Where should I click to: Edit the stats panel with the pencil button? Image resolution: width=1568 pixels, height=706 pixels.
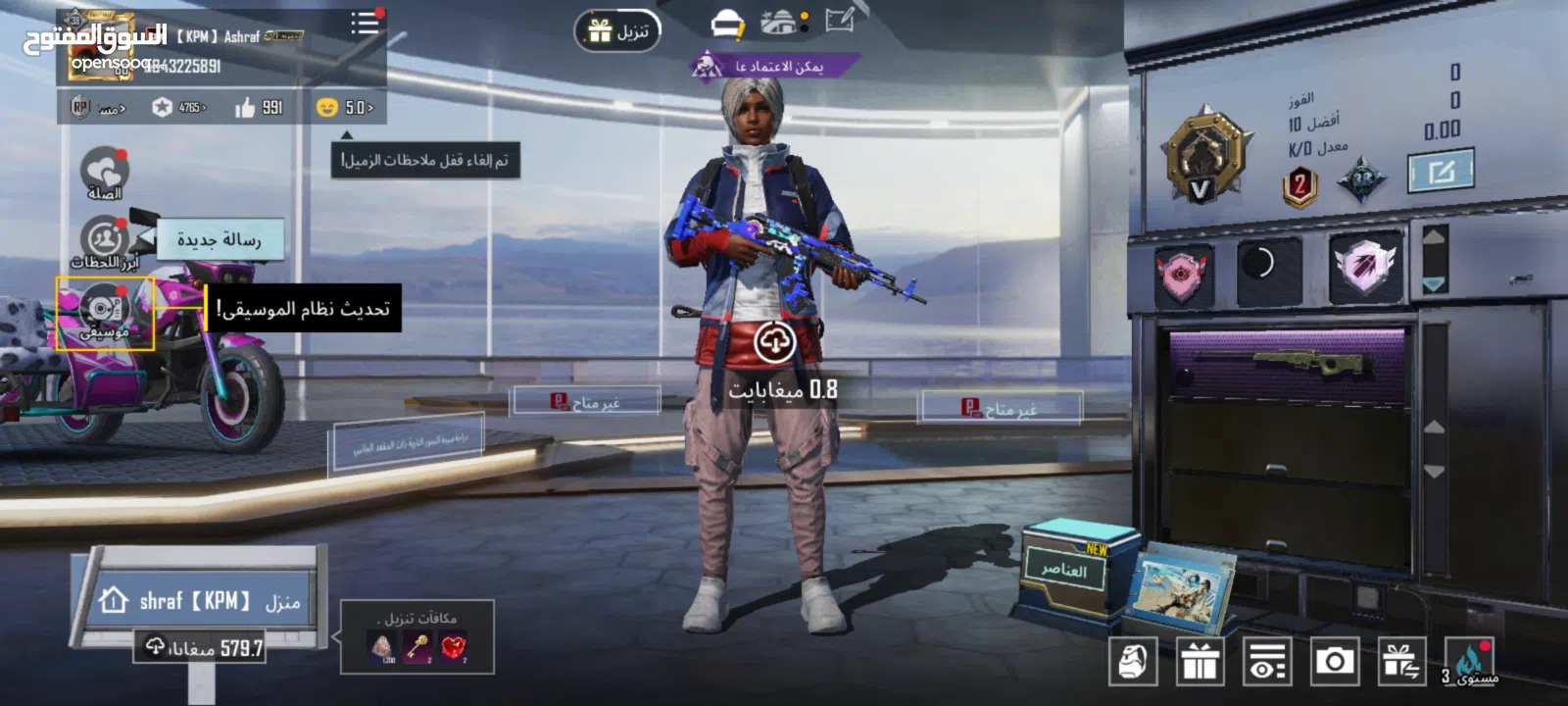pyautogui.click(x=1441, y=173)
